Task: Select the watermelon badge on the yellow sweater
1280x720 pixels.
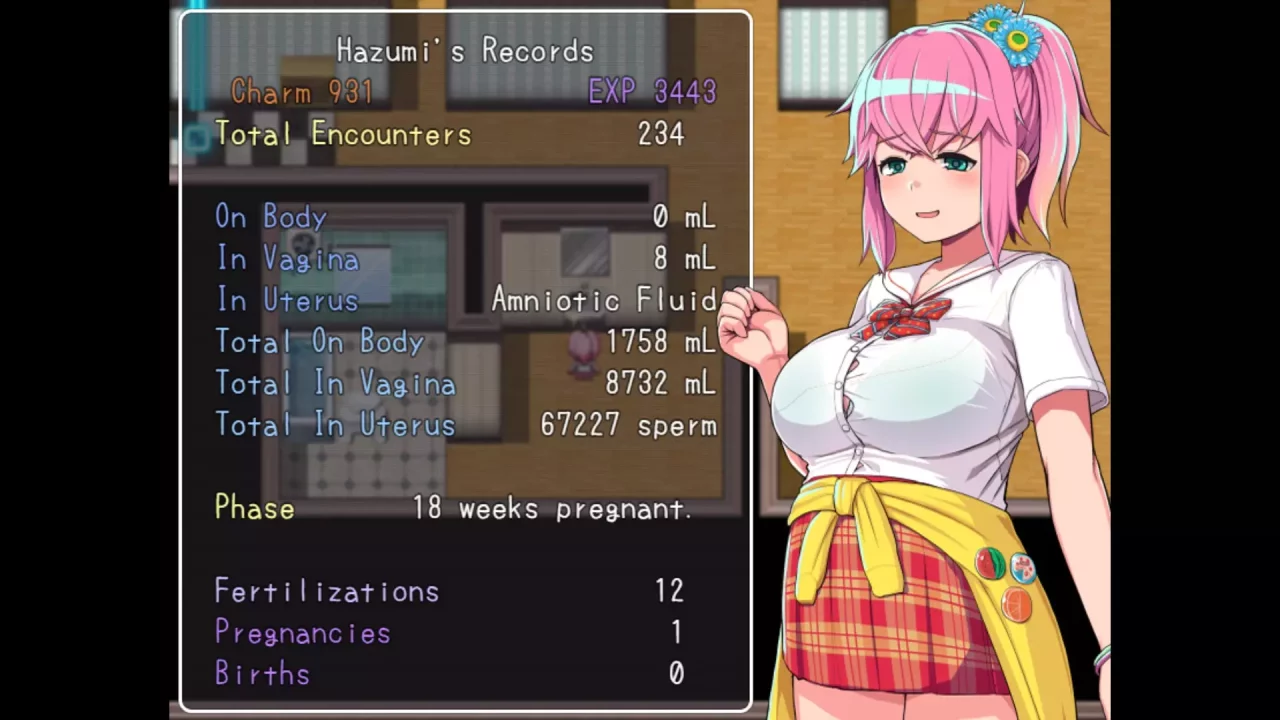Action: click(990, 562)
